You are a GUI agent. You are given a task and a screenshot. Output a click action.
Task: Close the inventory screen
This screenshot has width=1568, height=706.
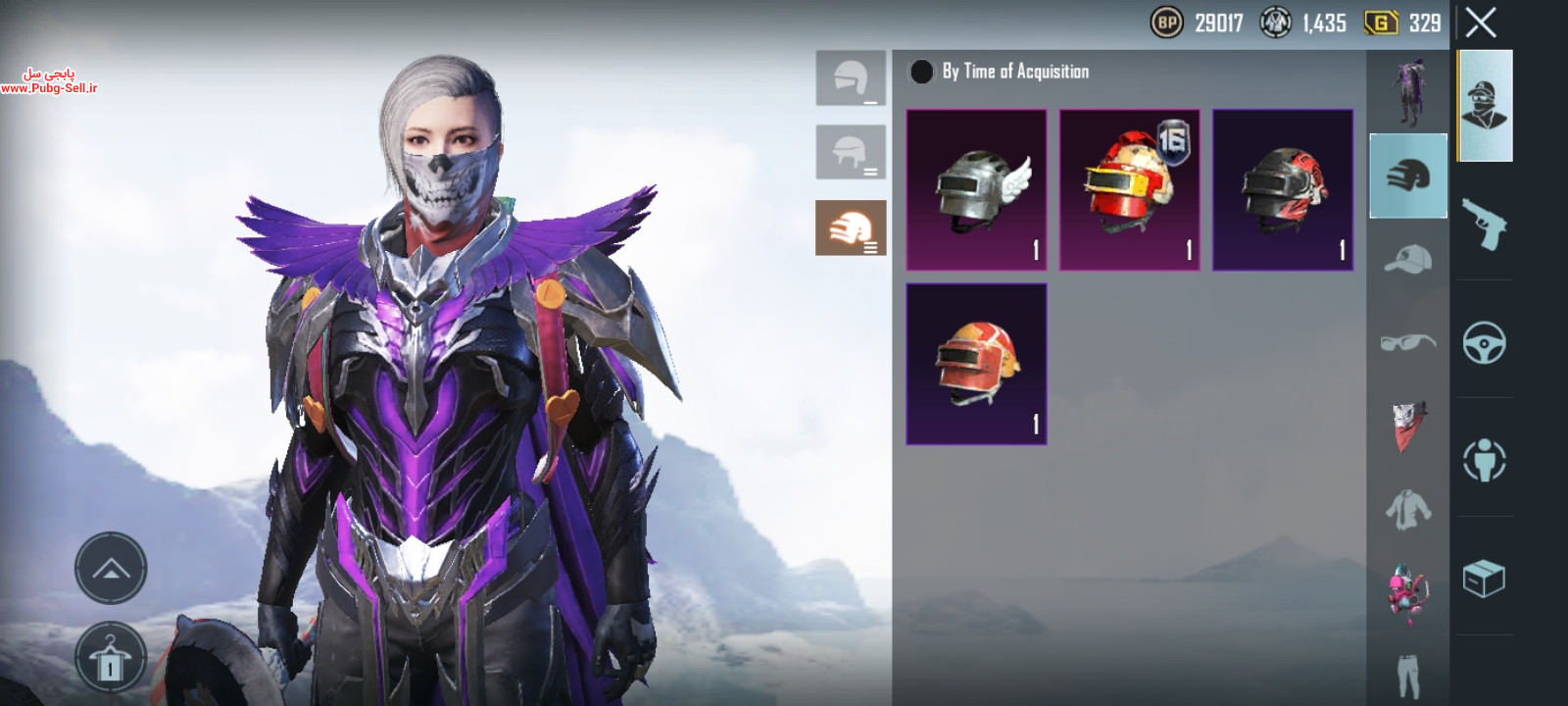coord(1481,23)
